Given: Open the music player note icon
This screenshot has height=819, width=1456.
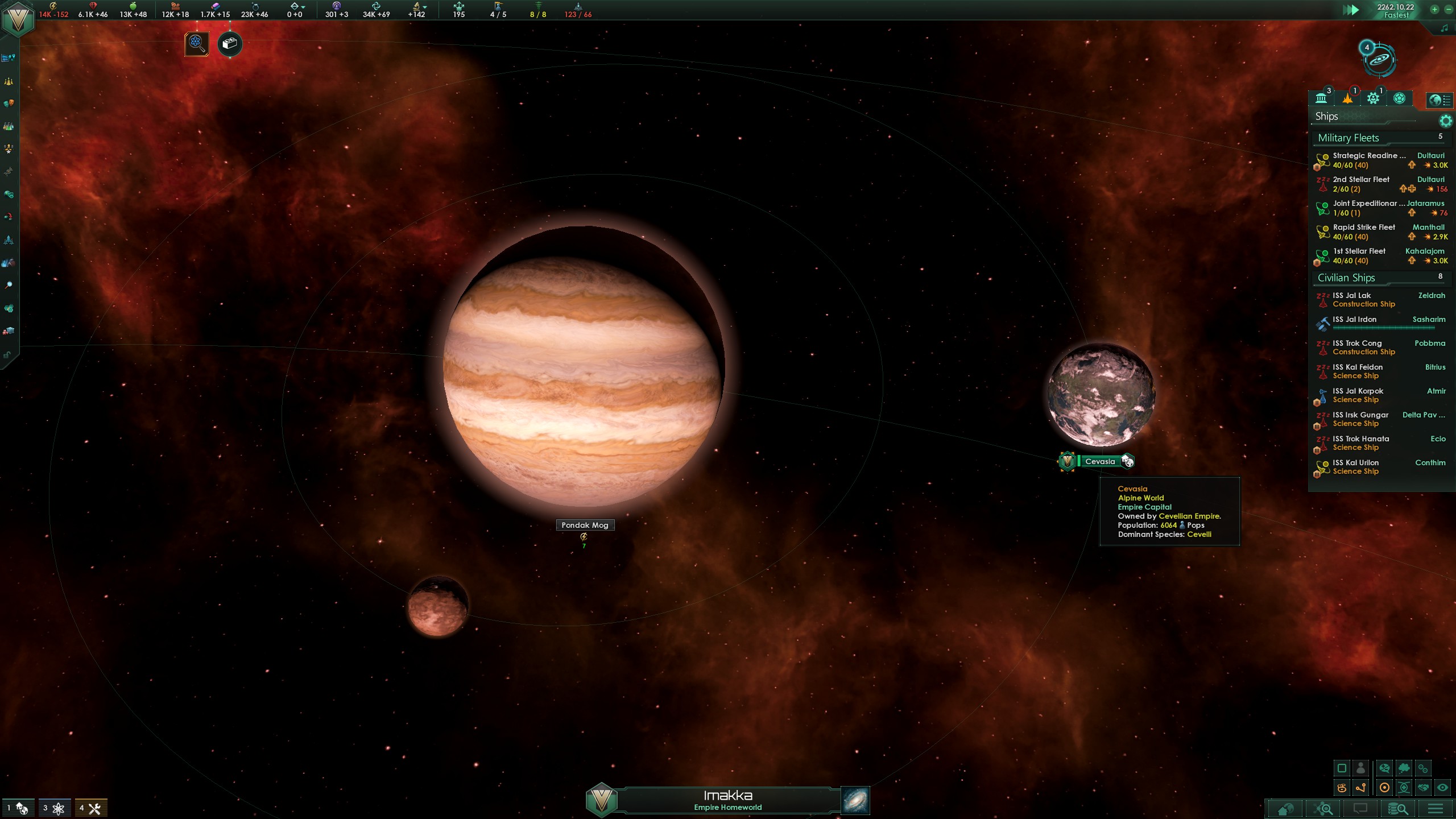Looking at the screenshot, I should point(1444,28).
